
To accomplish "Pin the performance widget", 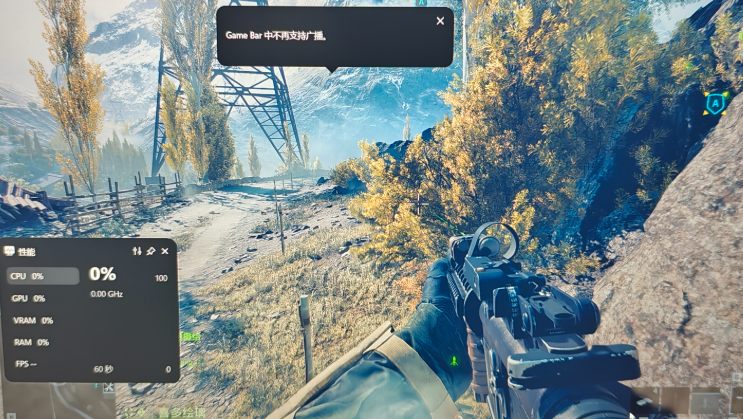I will click(151, 251).
